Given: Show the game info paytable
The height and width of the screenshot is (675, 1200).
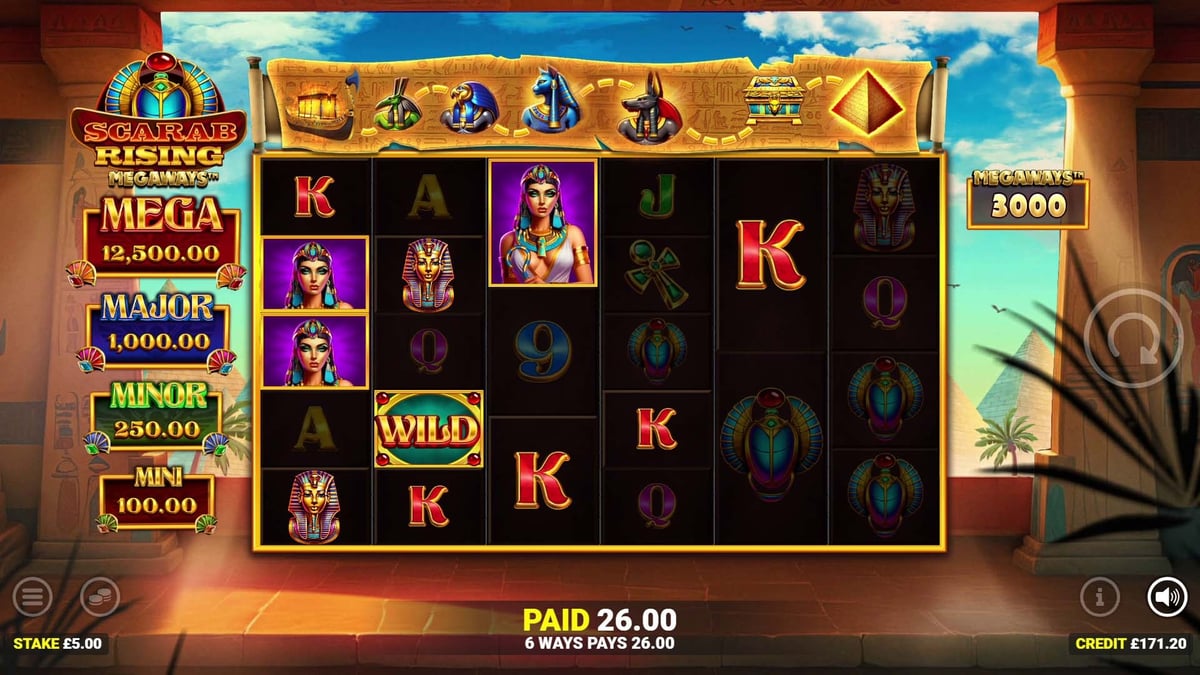Looking at the screenshot, I should pos(1100,598).
